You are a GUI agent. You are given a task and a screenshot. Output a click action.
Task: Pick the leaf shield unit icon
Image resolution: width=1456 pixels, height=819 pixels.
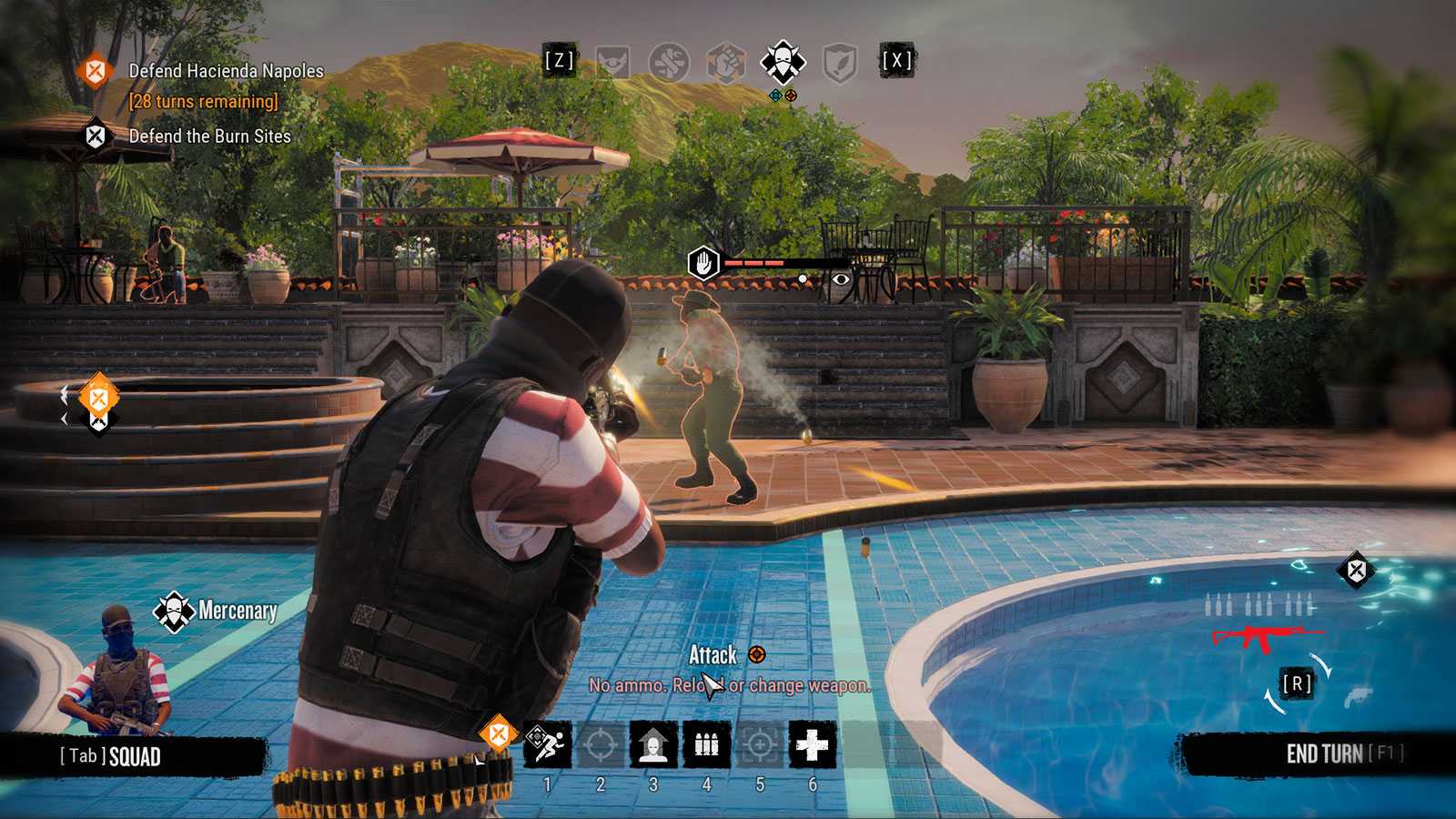pos(839,62)
